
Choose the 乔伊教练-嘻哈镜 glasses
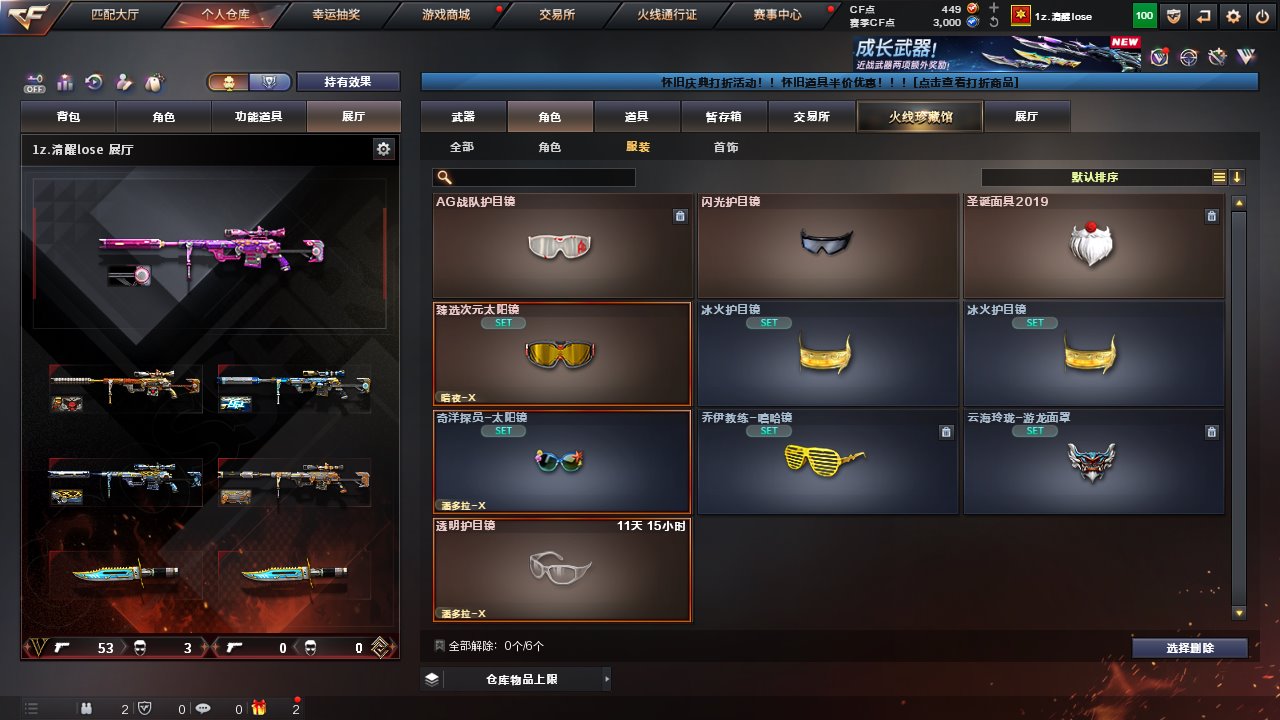[827, 462]
